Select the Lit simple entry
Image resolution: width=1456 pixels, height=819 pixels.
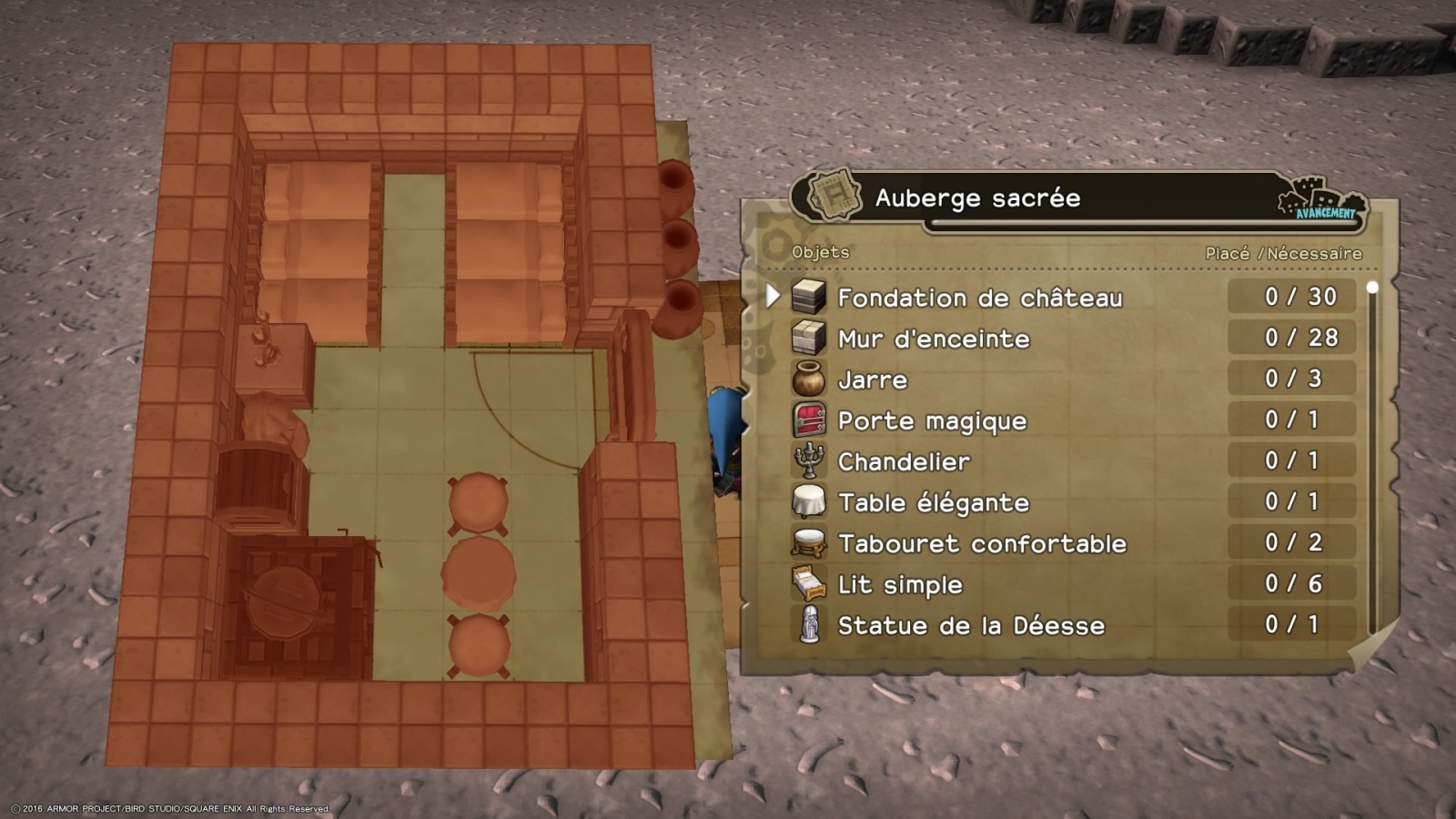(899, 584)
